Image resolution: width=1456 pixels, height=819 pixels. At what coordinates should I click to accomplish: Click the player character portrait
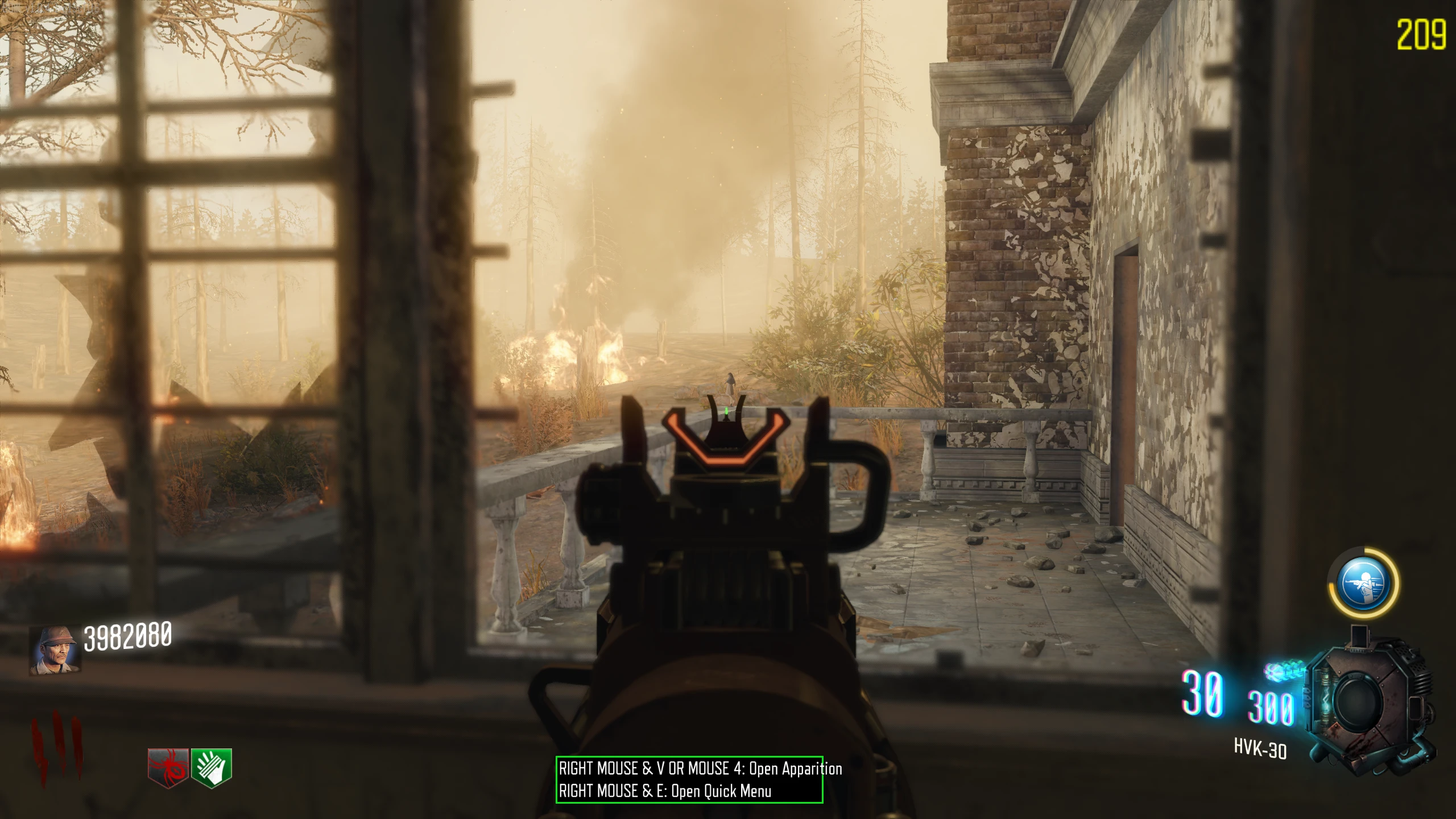pyautogui.click(x=55, y=651)
